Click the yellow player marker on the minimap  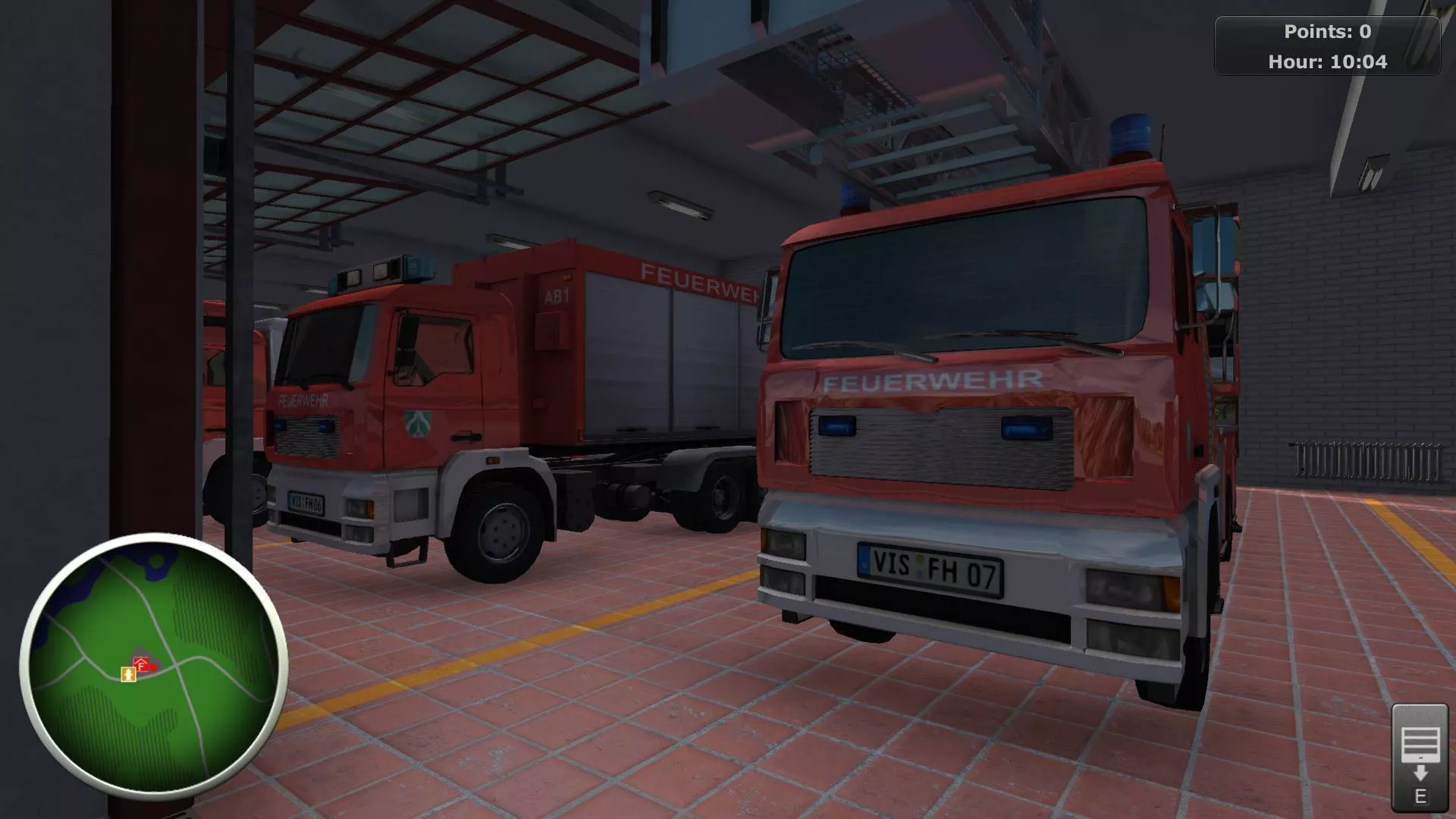coord(128,674)
